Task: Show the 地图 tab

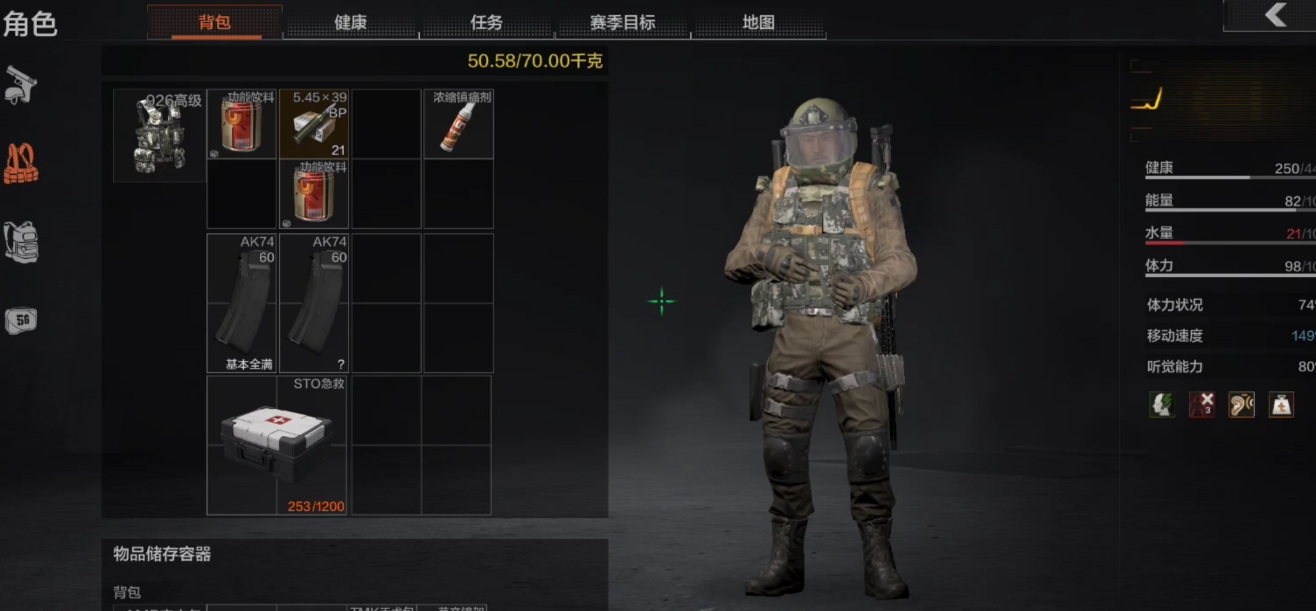Action: pyautogui.click(x=758, y=22)
